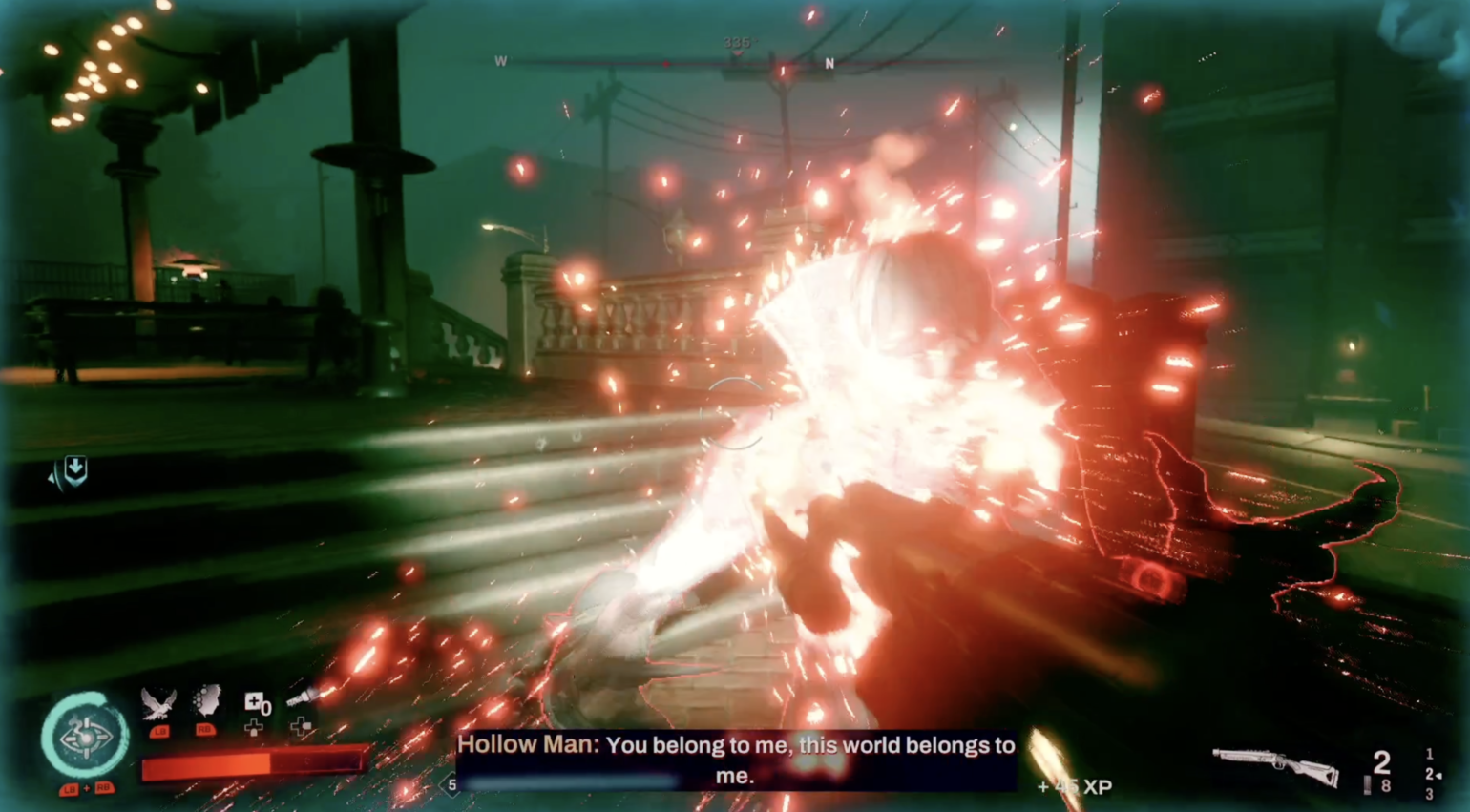Click the 335 heading indicator

tap(737, 42)
